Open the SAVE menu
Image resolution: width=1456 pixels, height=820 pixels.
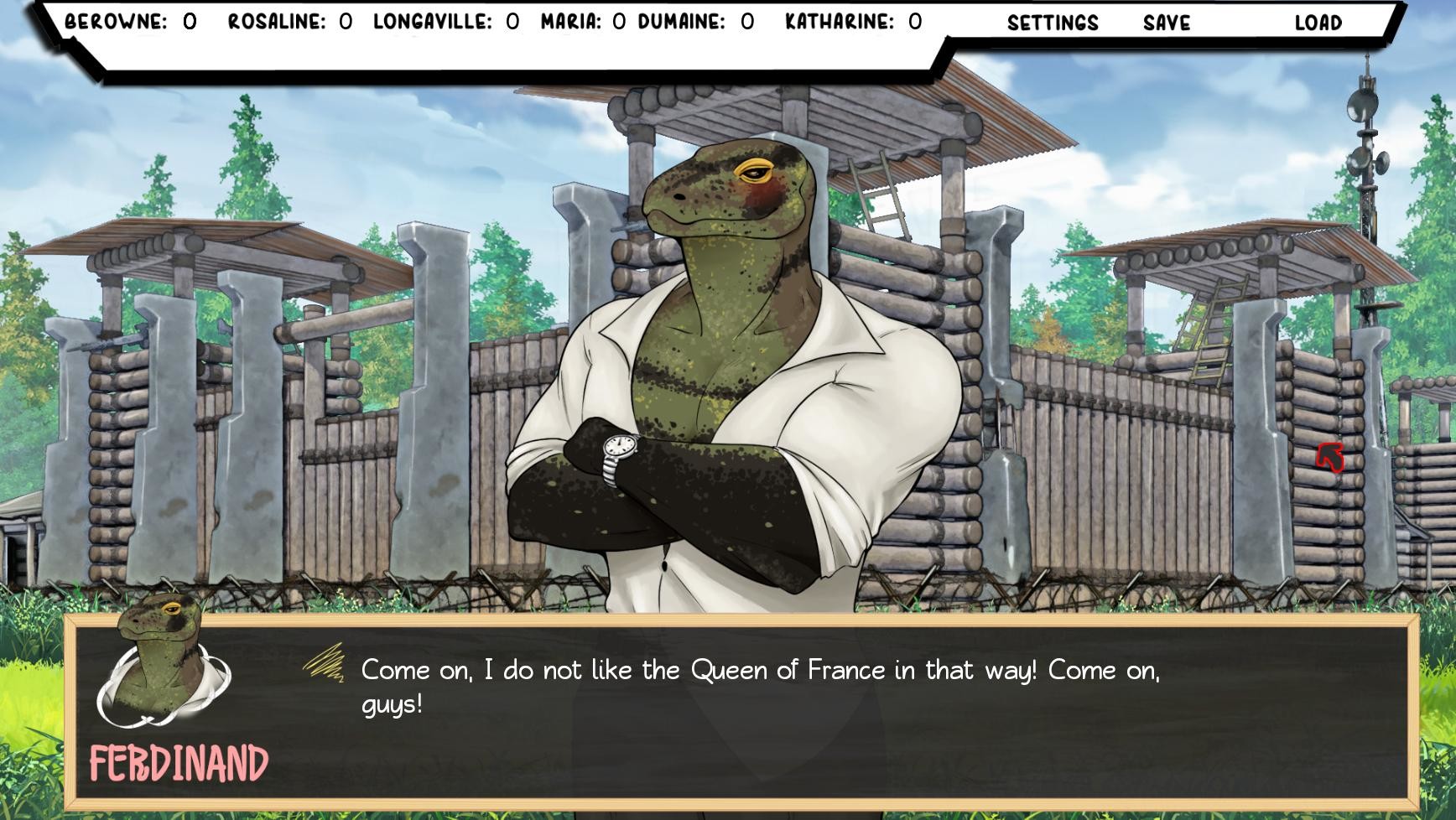1165,24
